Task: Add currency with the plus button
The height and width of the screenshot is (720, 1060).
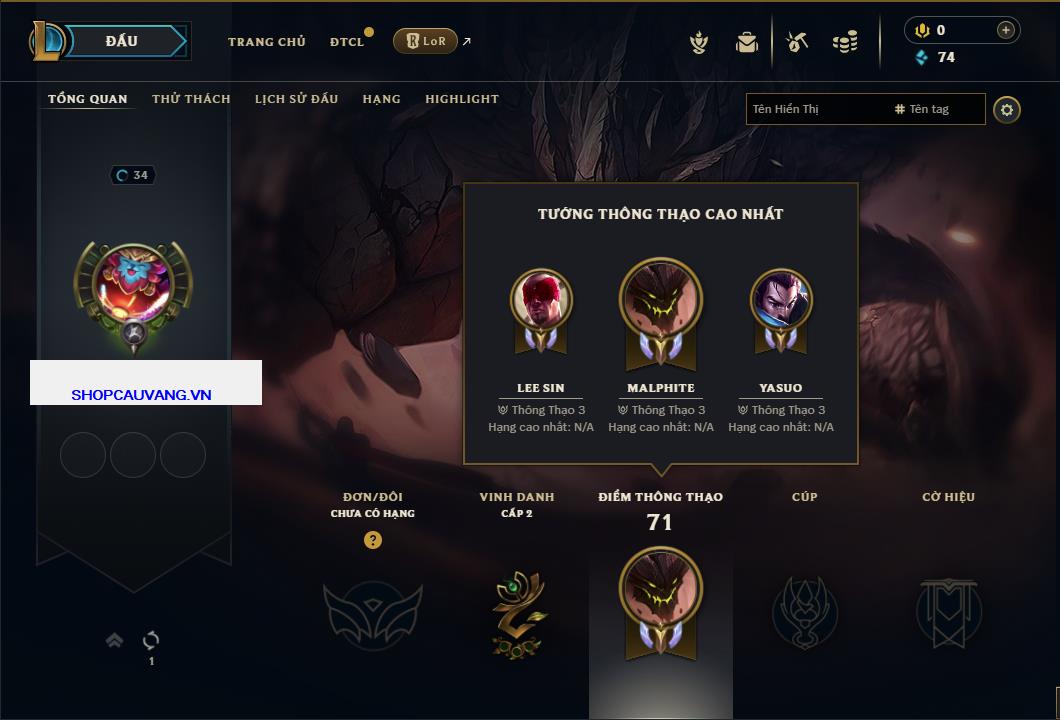Action: click(1006, 30)
